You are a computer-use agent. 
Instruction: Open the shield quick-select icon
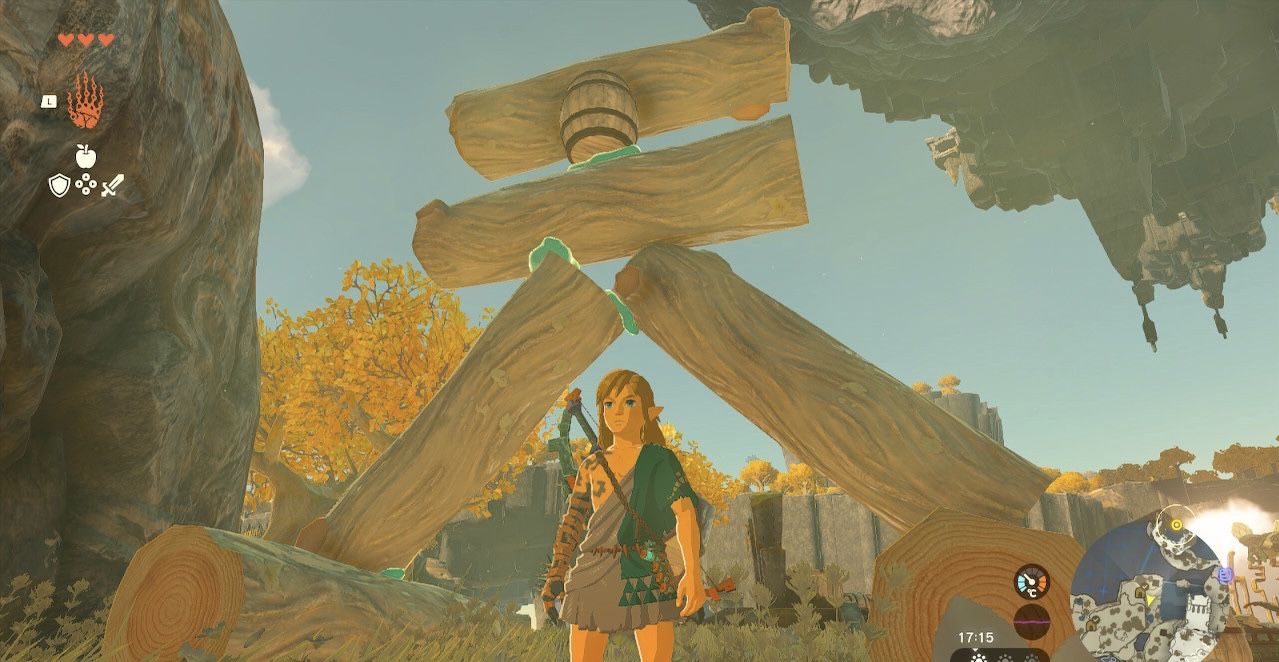click(x=59, y=185)
